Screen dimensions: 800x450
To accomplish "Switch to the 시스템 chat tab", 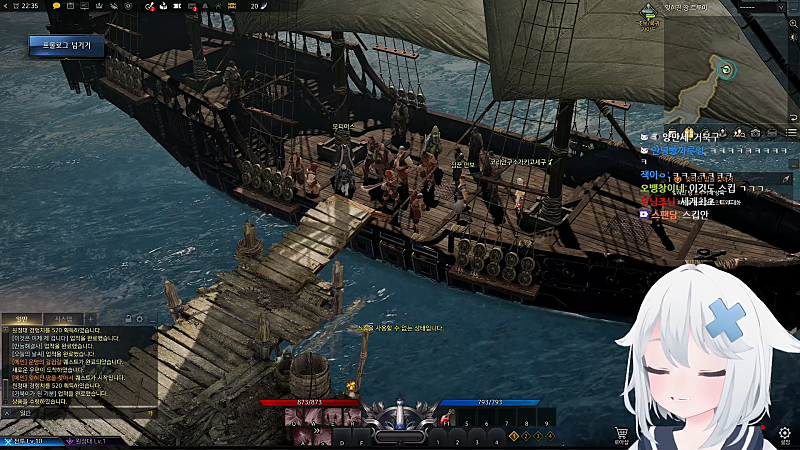I will pyautogui.click(x=62, y=318).
